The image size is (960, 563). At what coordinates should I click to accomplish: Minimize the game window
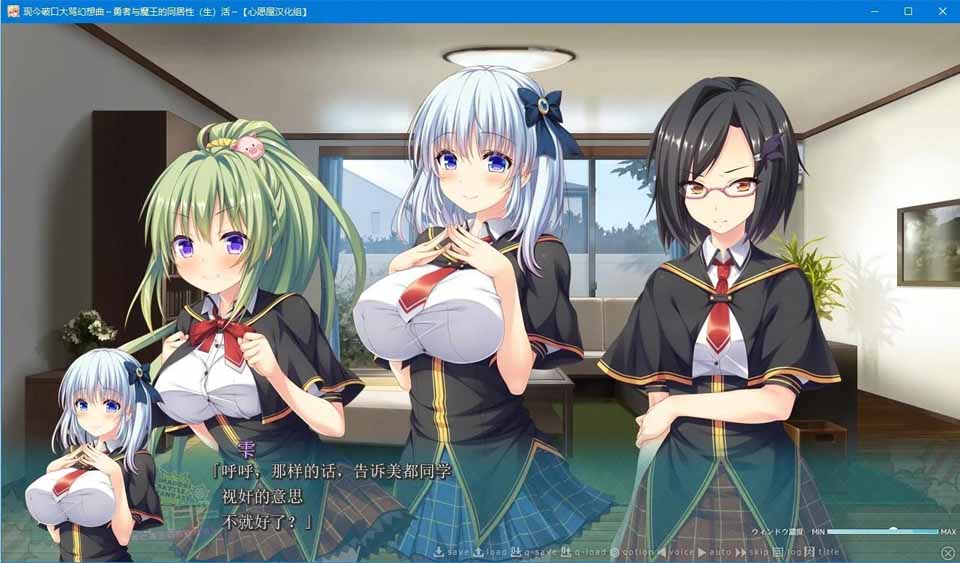tap(874, 11)
